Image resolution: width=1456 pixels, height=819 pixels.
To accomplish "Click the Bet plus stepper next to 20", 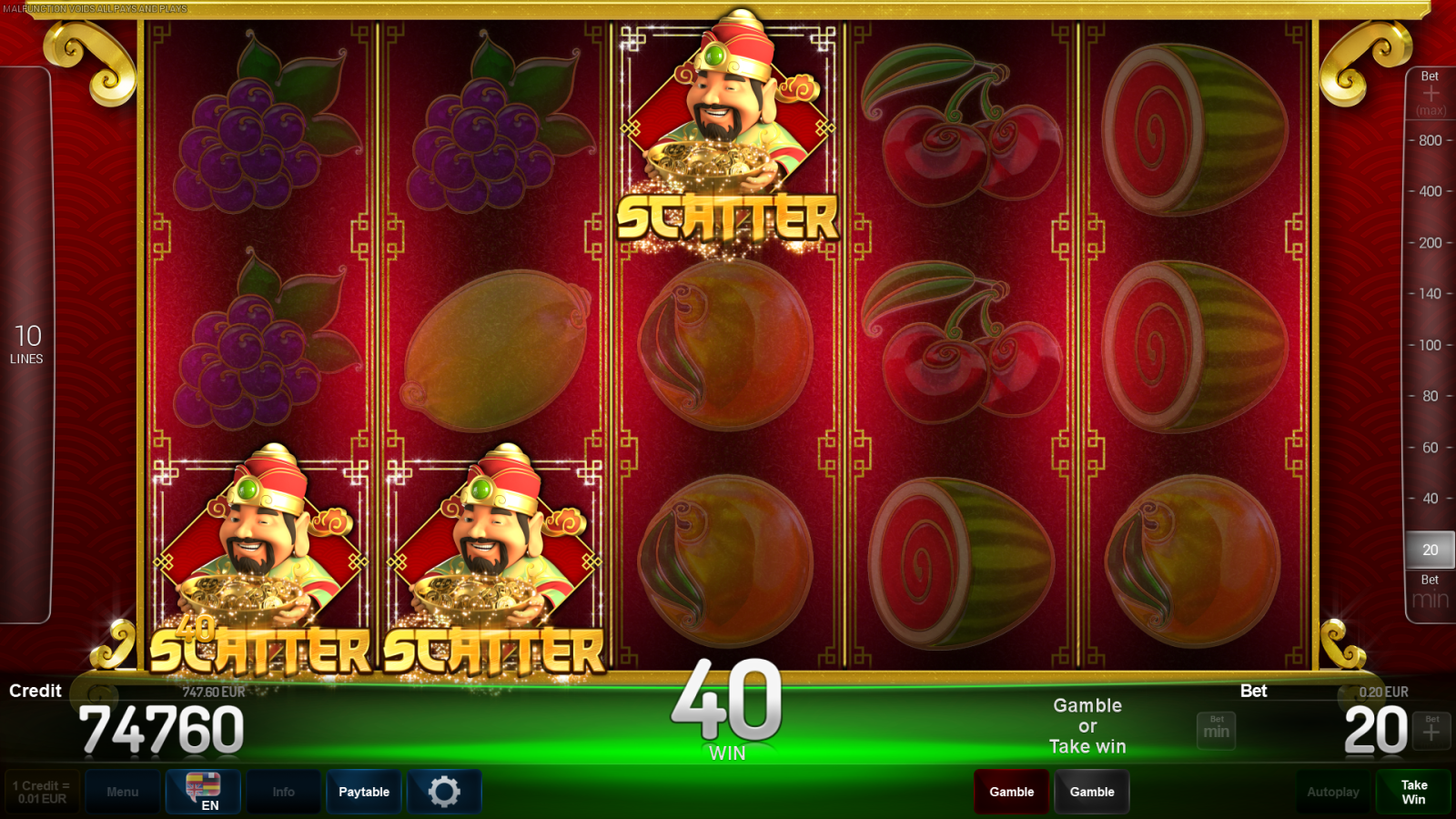I will [x=1433, y=731].
